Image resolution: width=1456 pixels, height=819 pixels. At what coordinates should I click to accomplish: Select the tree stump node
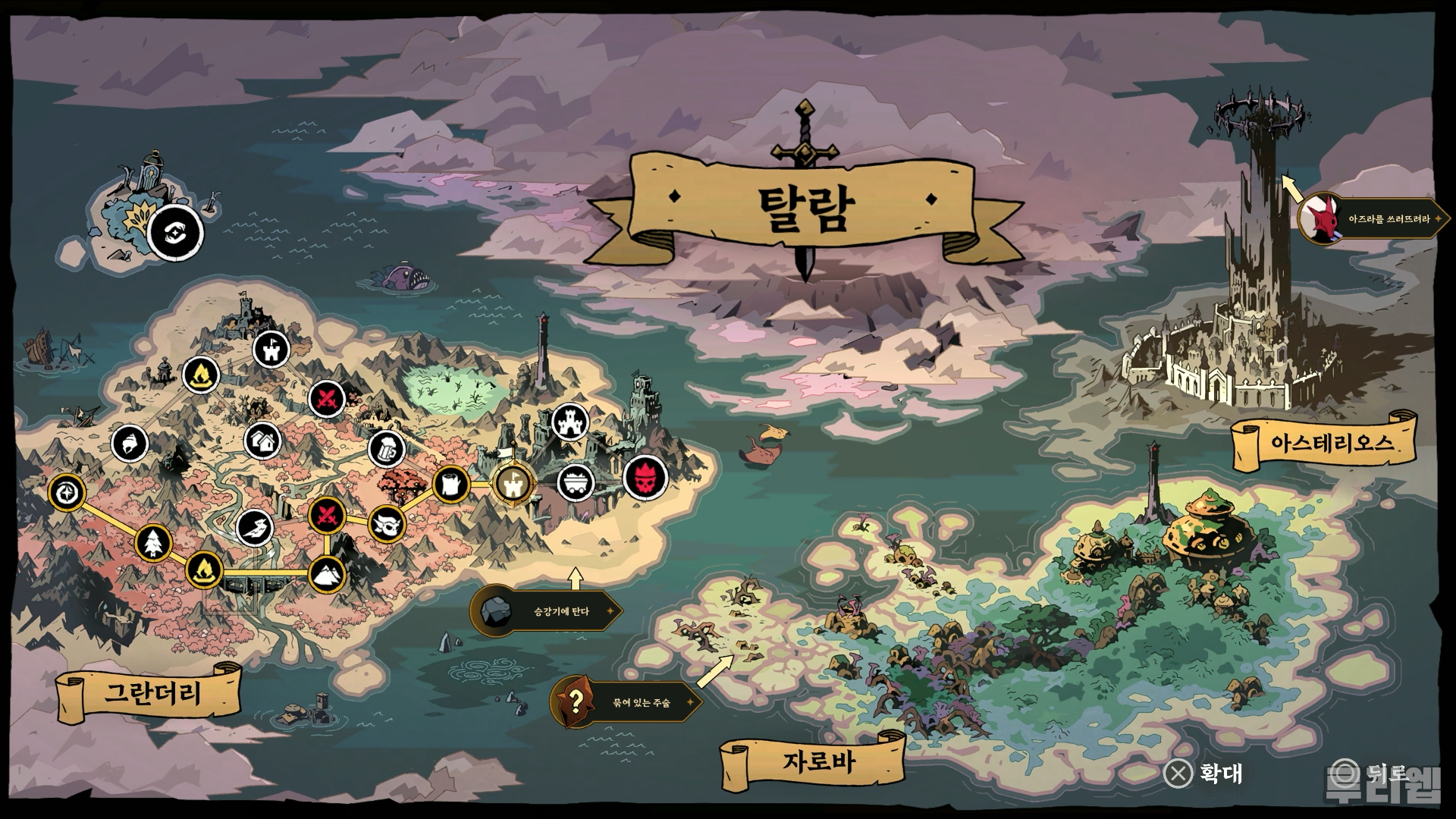[x=452, y=485]
